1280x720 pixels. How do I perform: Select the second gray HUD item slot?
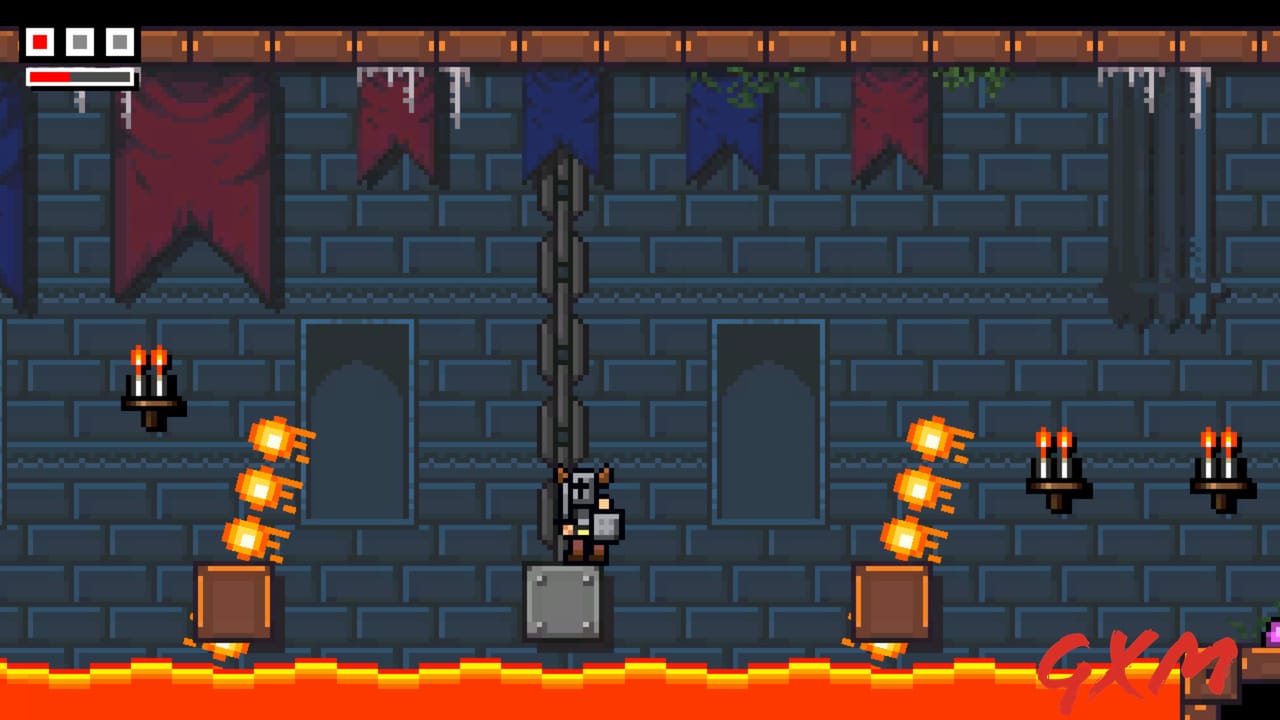tap(79, 42)
